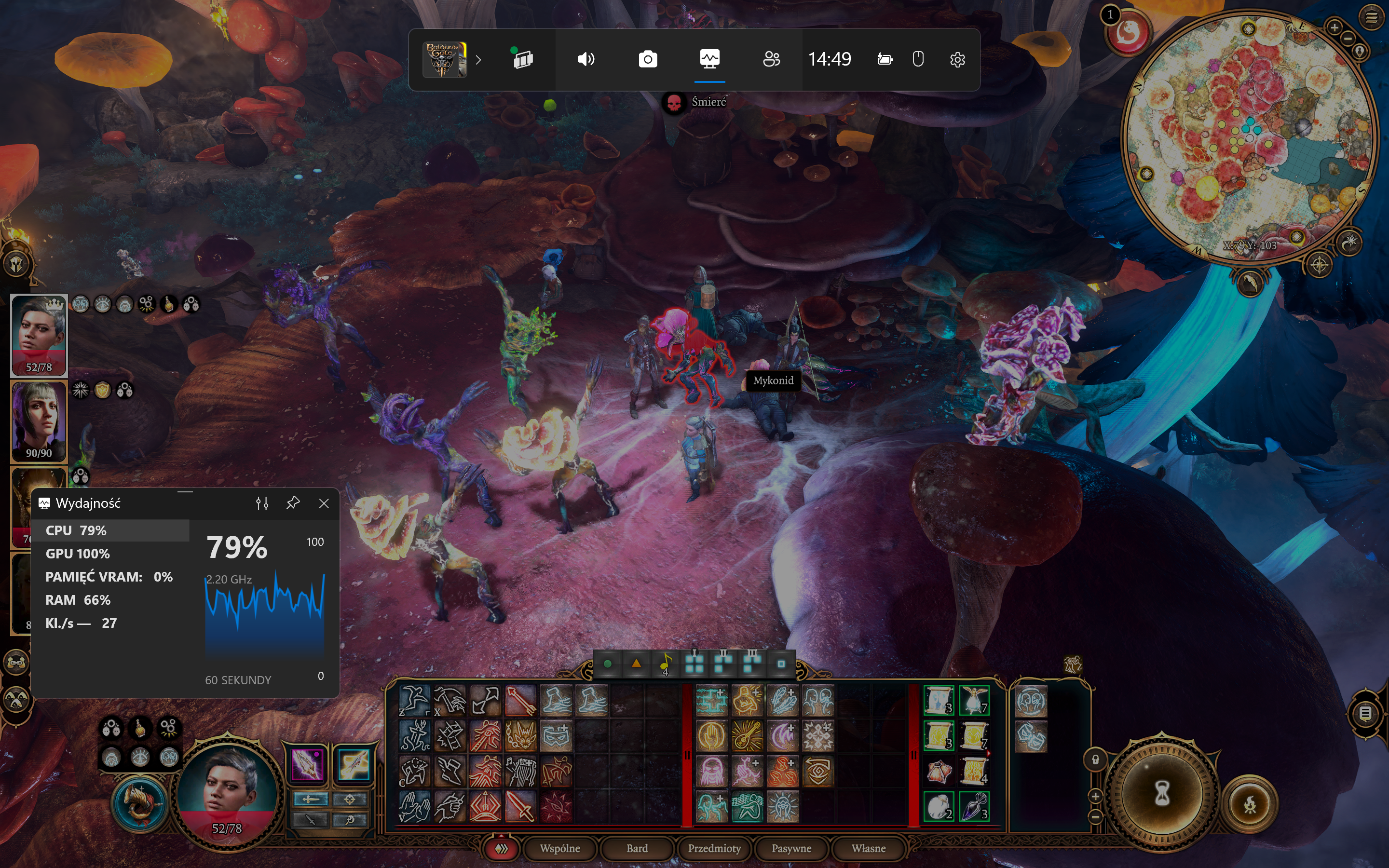This screenshot has height=868, width=1389.
Task: Show the Pasywne tab
Action: [791, 848]
